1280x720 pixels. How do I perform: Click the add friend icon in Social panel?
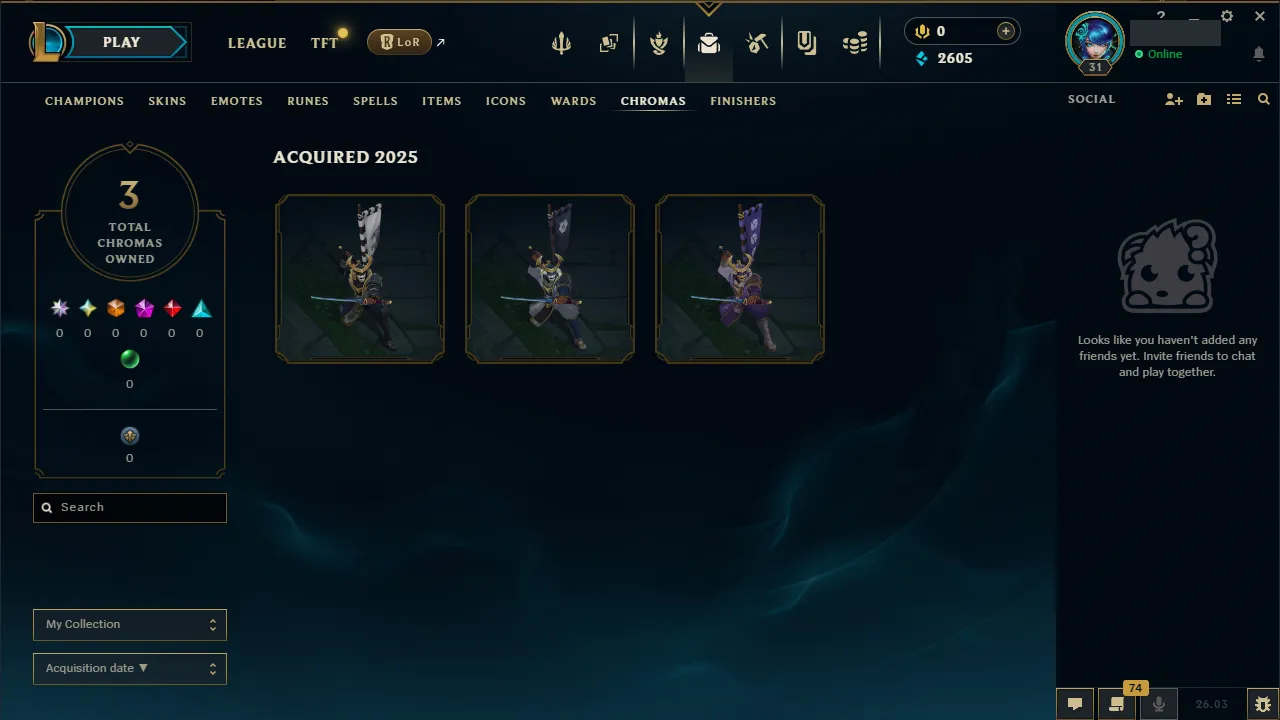1173,99
